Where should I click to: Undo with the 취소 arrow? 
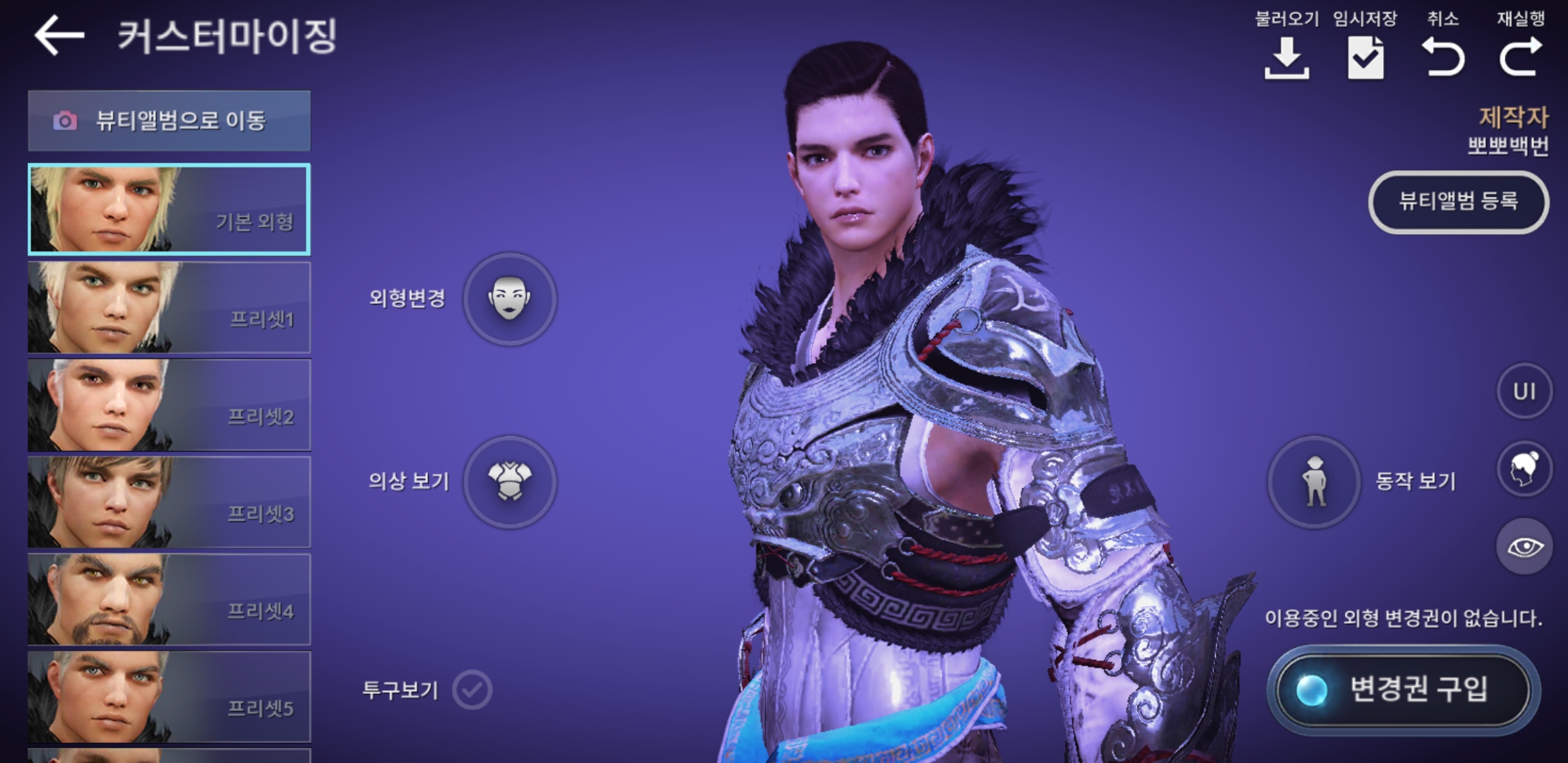pyautogui.click(x=1443, y=58)
